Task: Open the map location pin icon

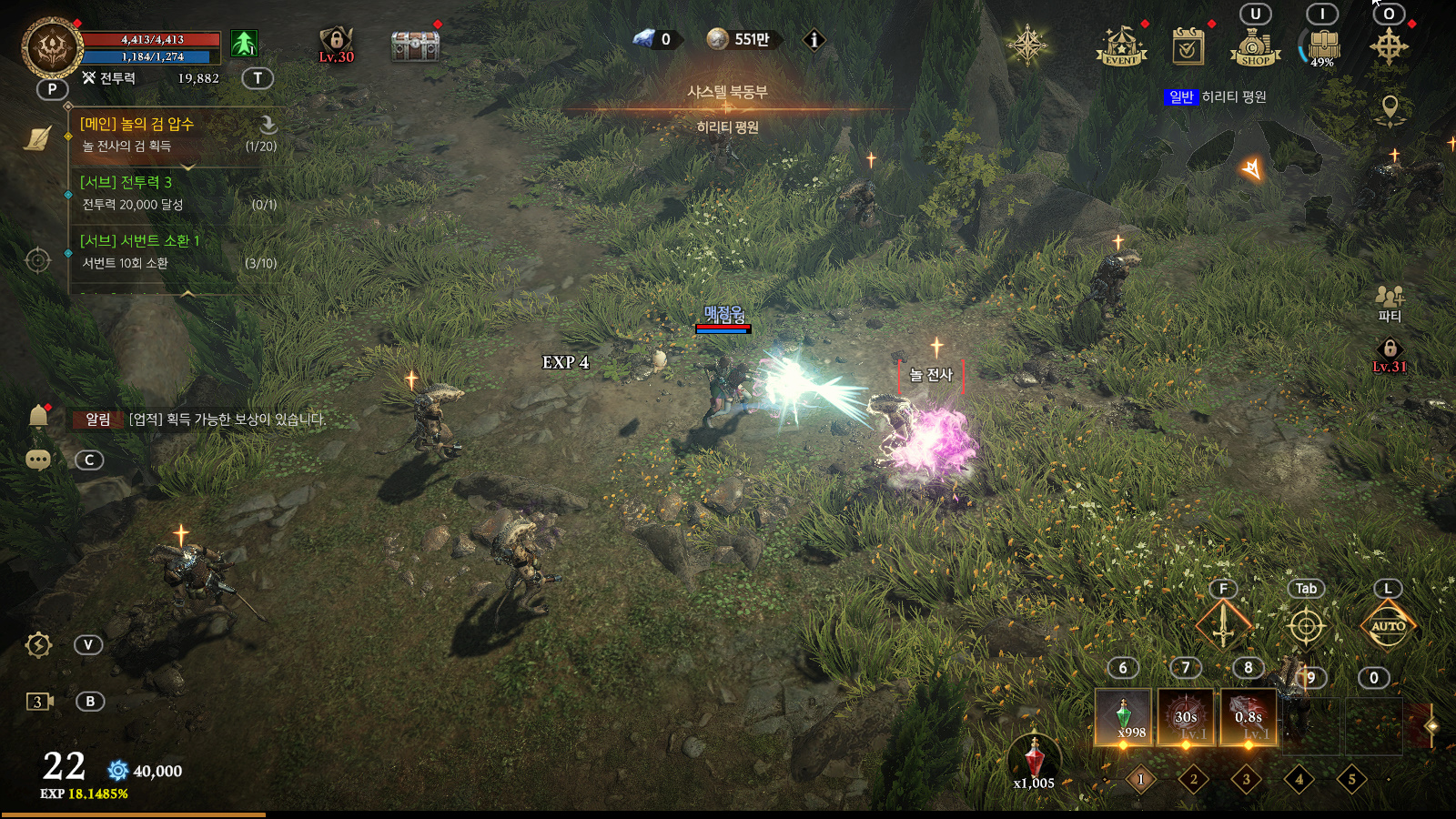Action: 1390,109
